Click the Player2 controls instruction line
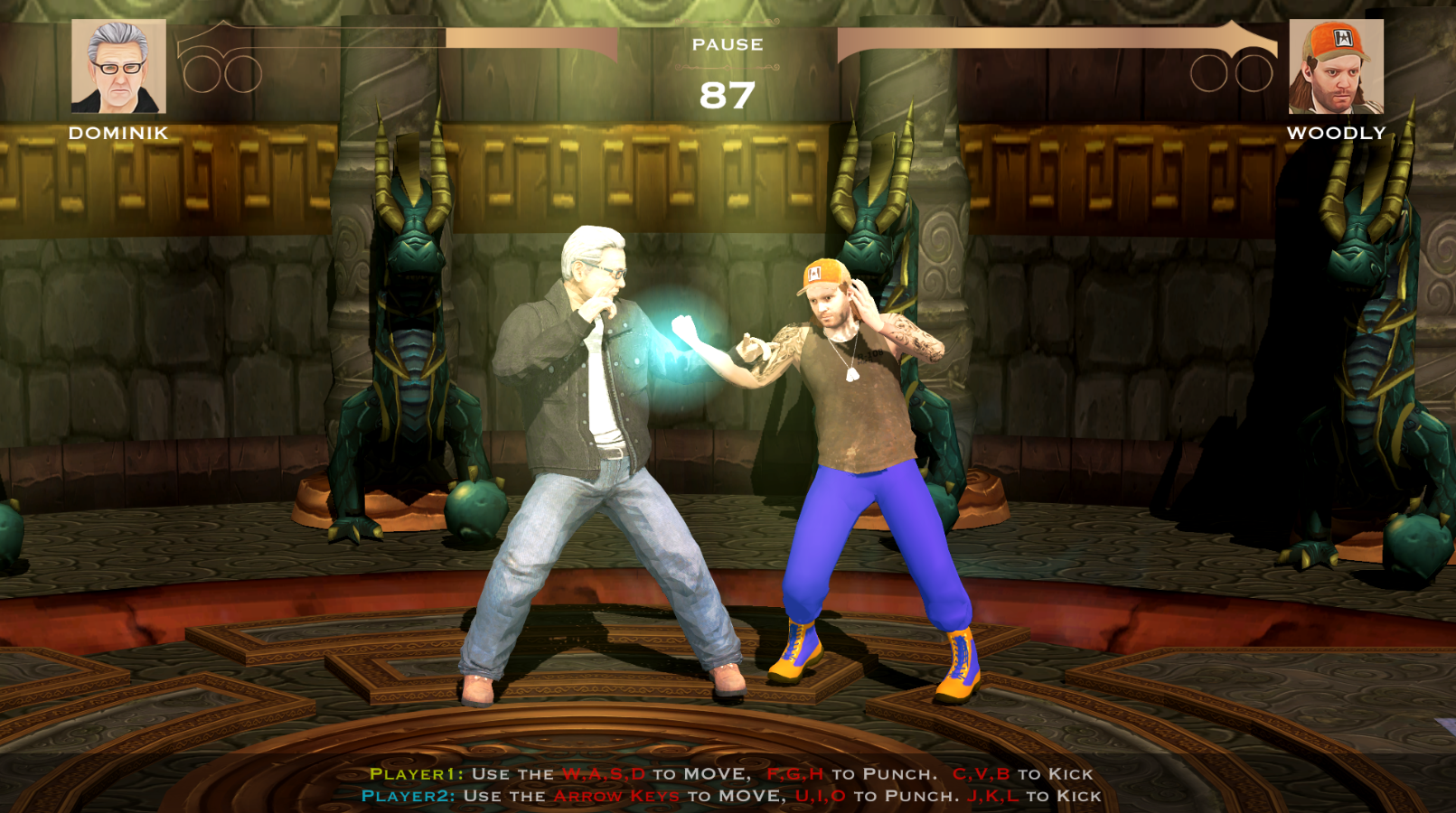This screenshot has height=813, width=1456. click(x=728, y=798)
